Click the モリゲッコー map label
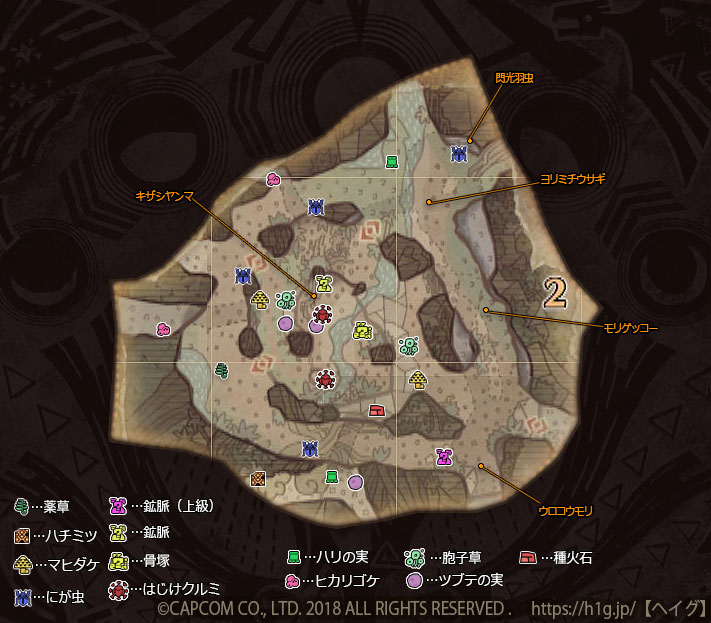The image size is (711, 623). (630, 328)
